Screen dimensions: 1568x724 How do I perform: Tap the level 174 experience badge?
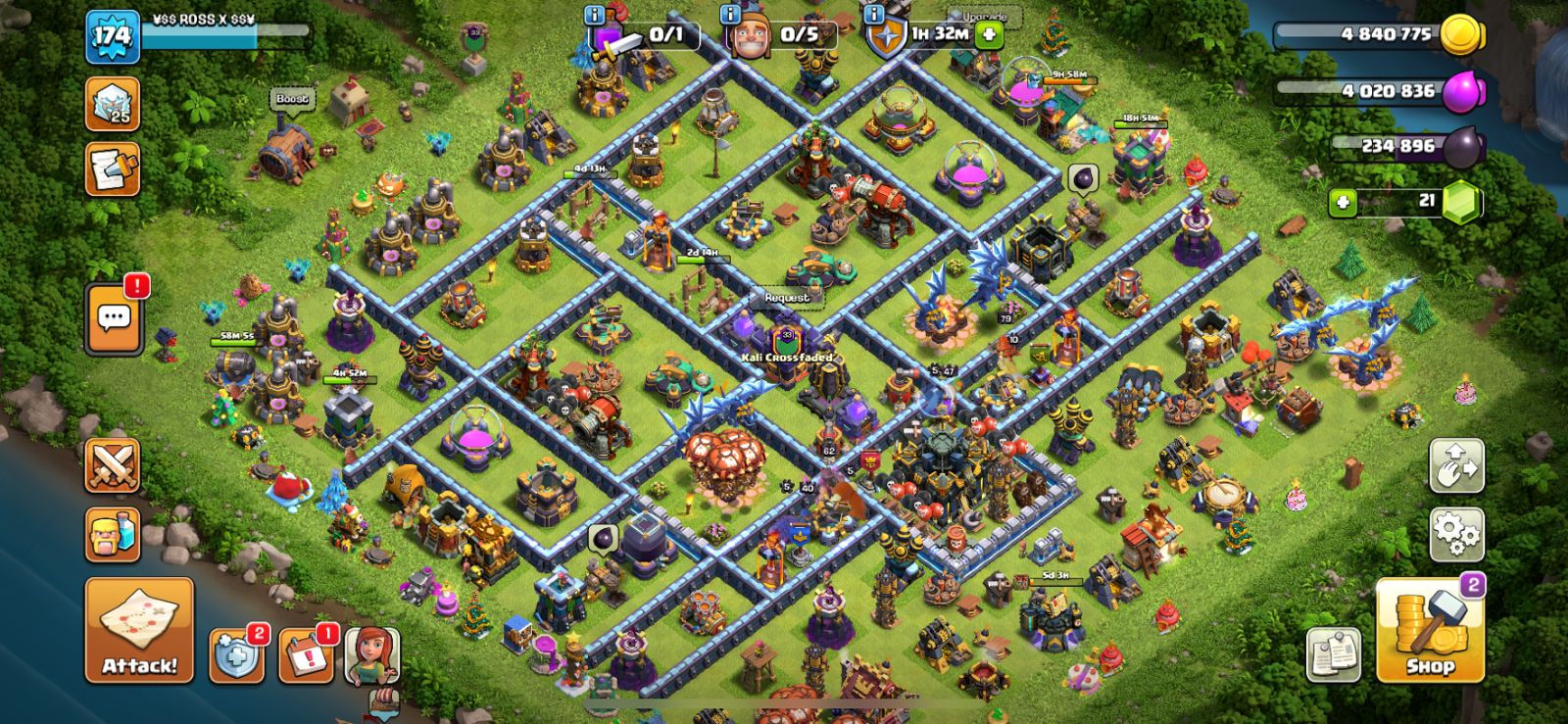pos(112,37)
